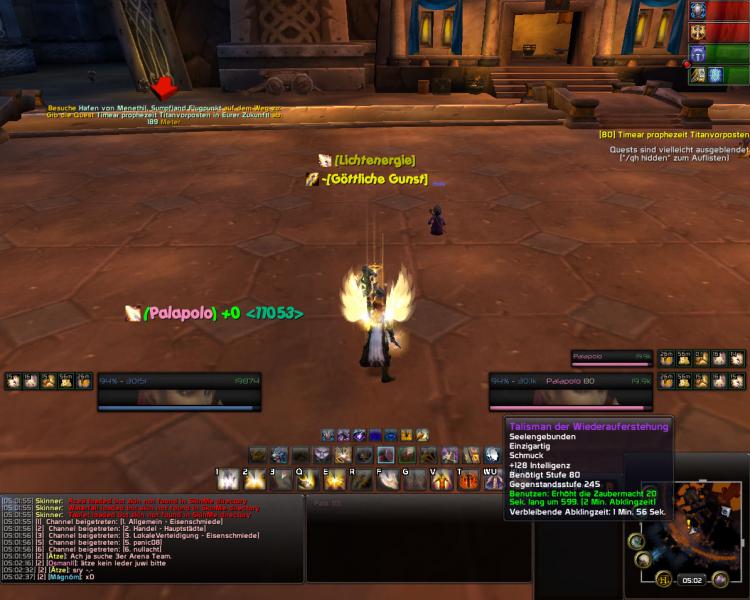The width and height of the screenshot is (750, 600).
Task: Use the ability on the Q keybind
Action: pos(307,480)
